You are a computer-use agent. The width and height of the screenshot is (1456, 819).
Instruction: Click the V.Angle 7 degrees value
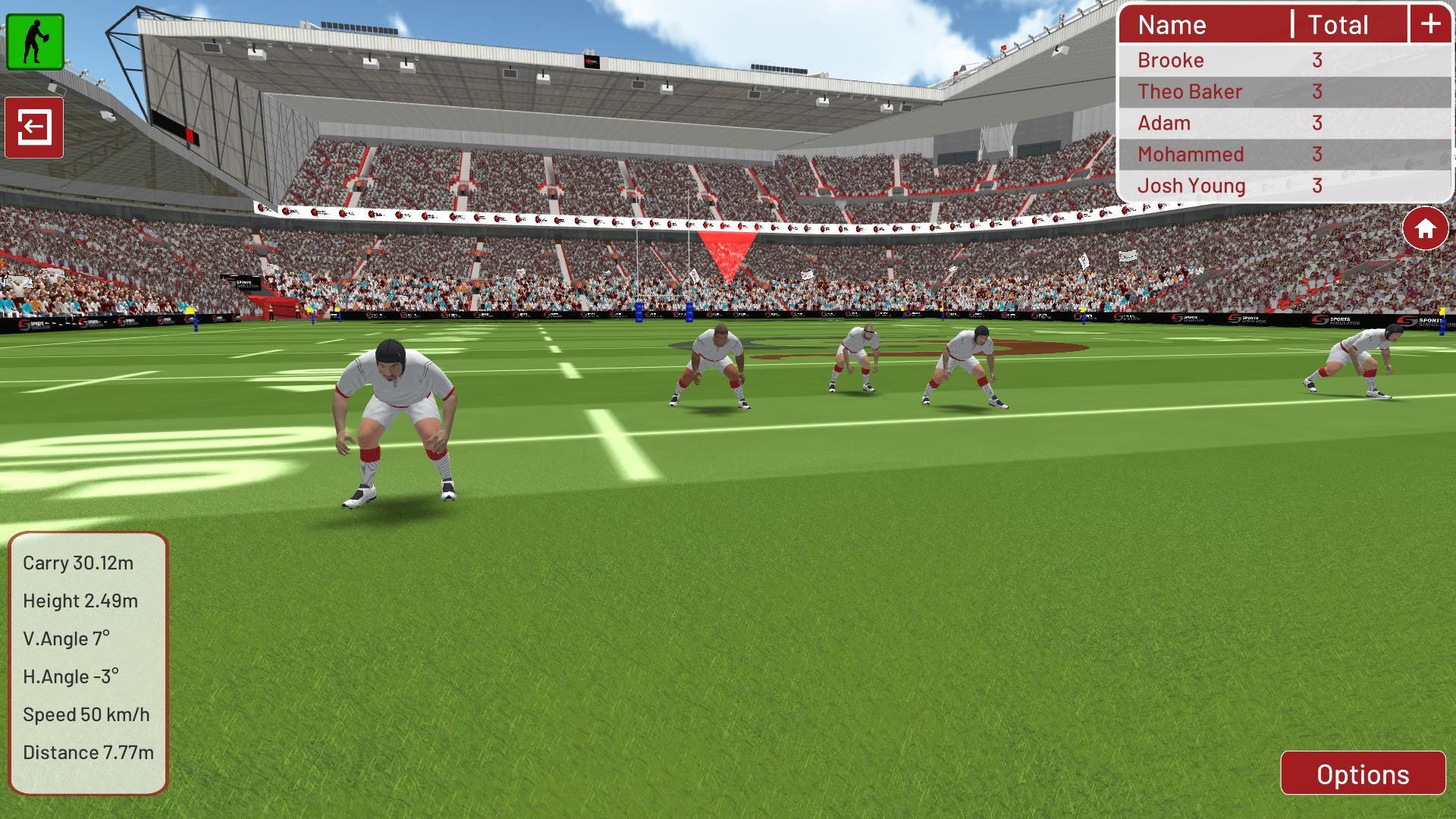69,639
